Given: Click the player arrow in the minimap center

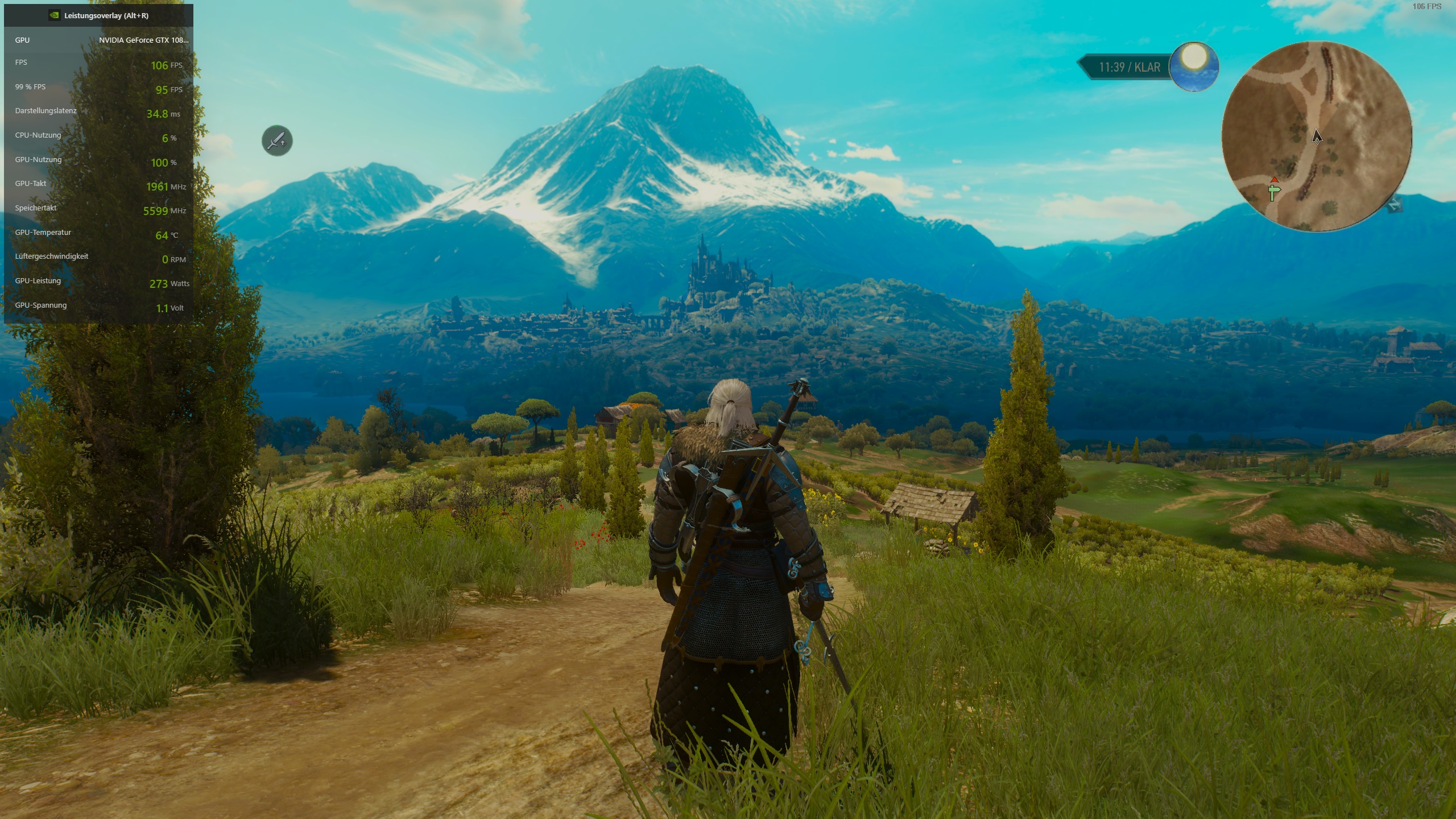Looking at the screenshot, I should (x=1317, y=138).
